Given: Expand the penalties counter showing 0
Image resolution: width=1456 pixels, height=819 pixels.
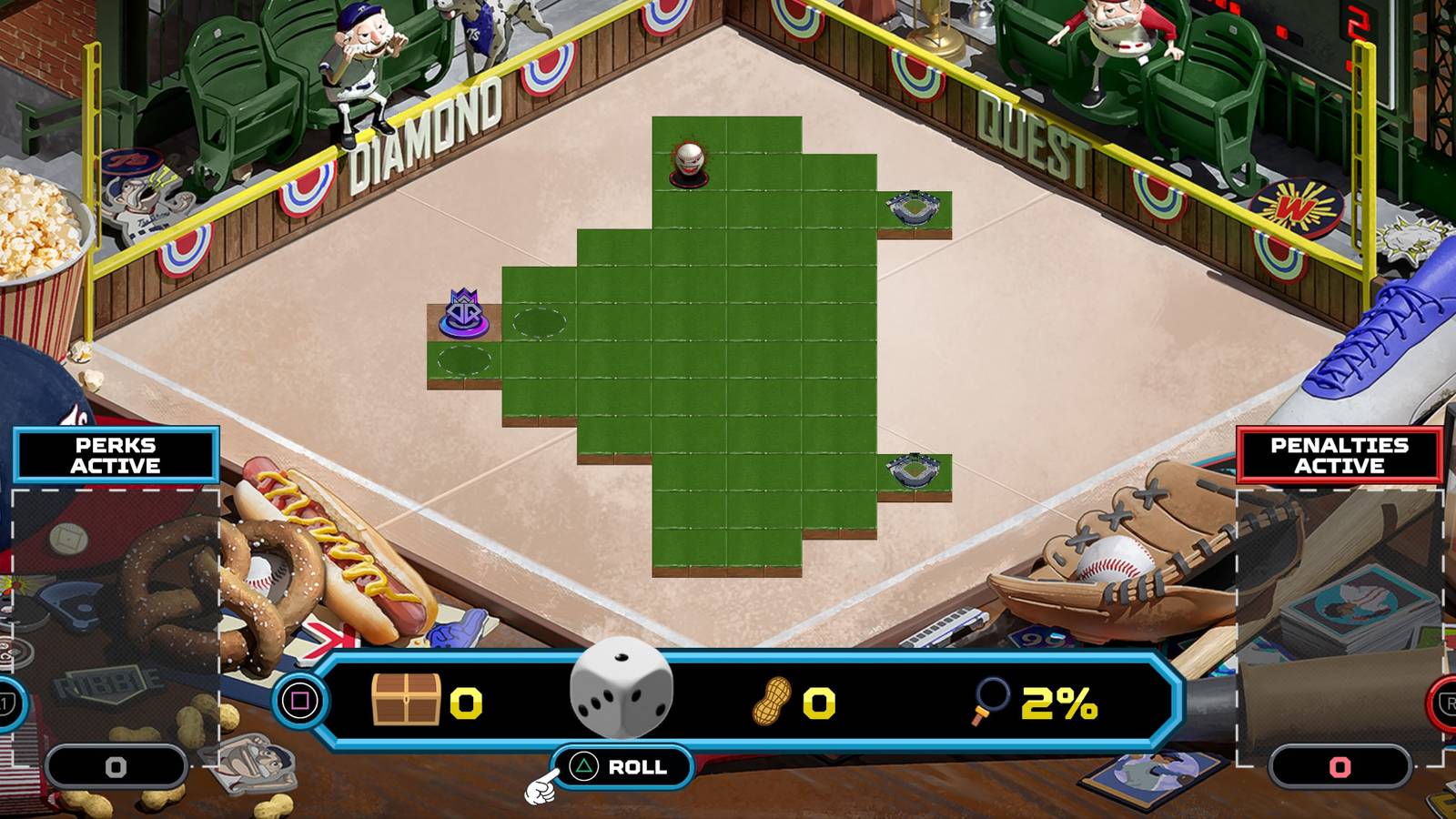Looking at the screenshot, I should pyautogui.click(x=1340, y=767).
